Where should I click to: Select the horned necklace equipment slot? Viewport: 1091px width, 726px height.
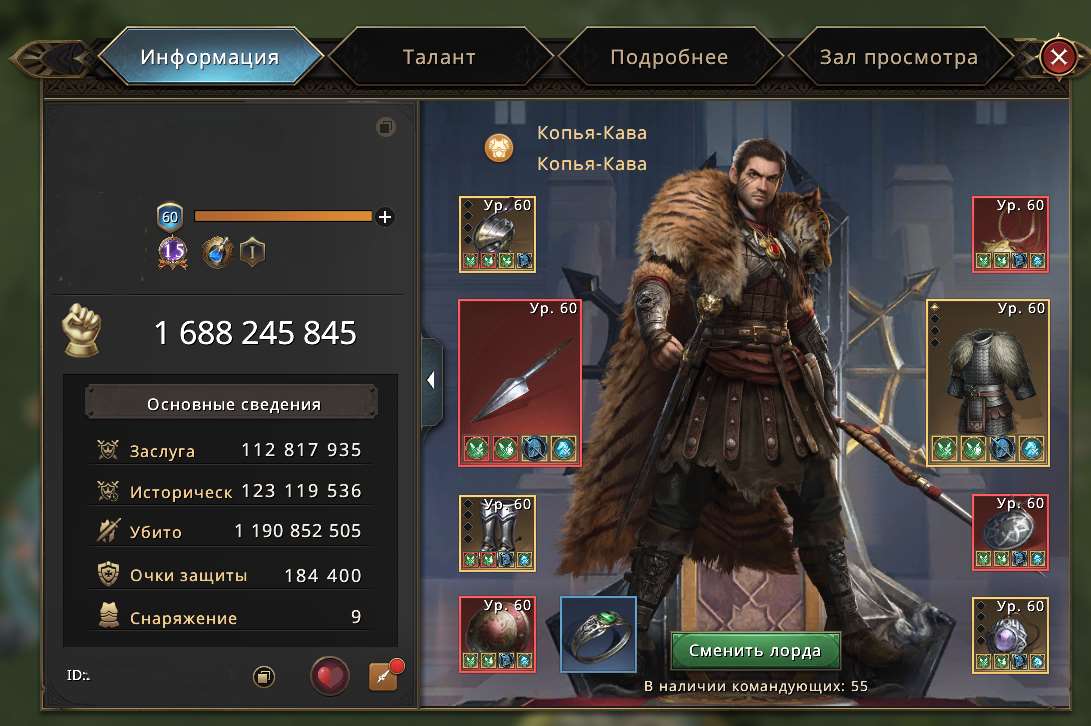[1010, 234]
